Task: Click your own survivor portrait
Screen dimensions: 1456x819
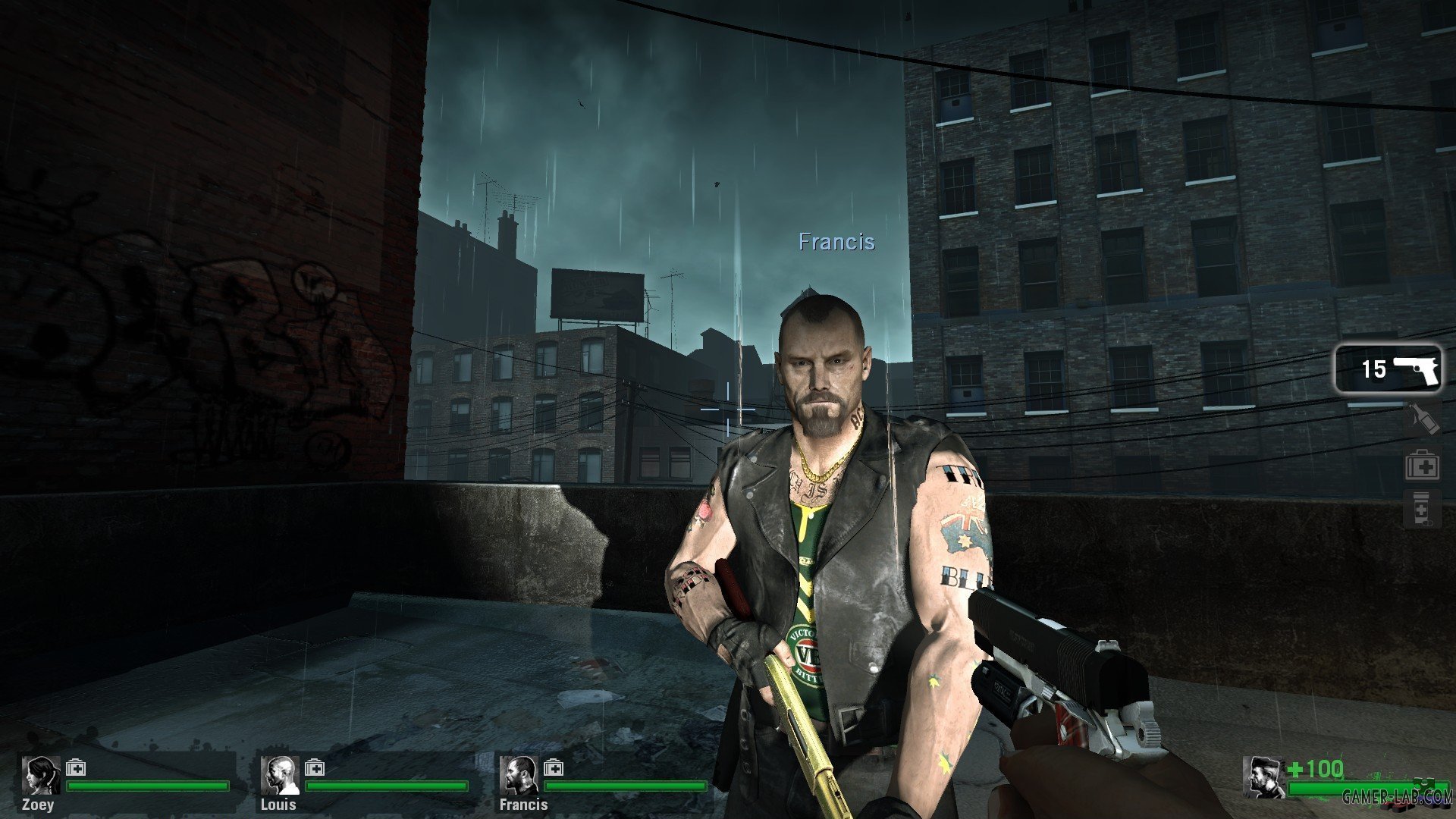Action: pyautogui.click(x=1263, y=777)
